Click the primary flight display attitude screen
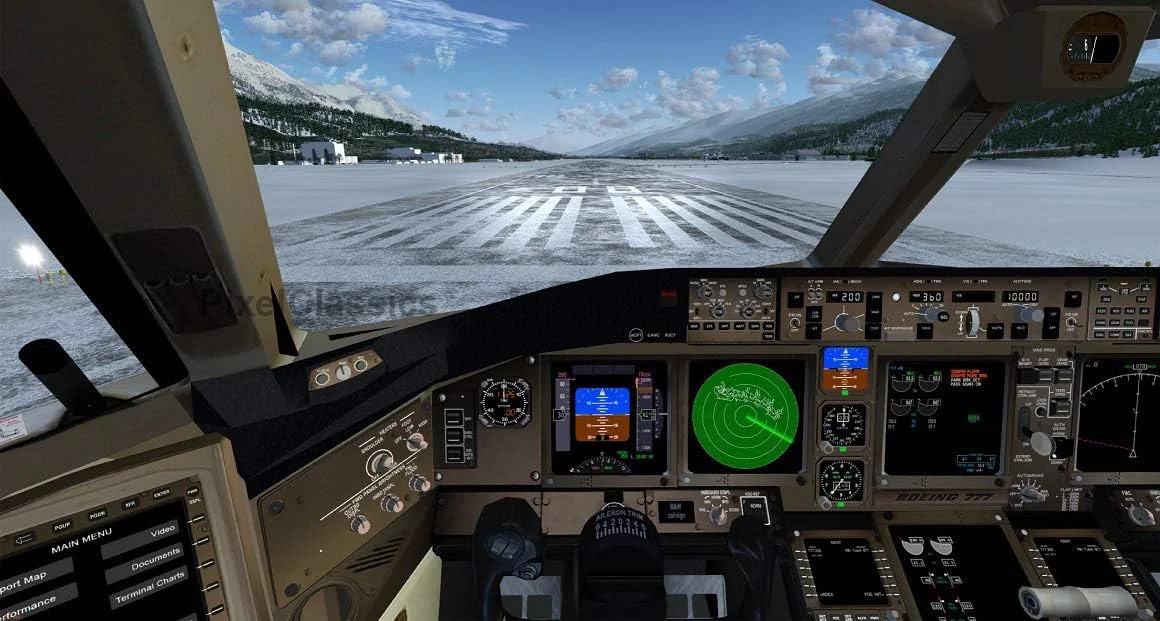 point(602,414)
